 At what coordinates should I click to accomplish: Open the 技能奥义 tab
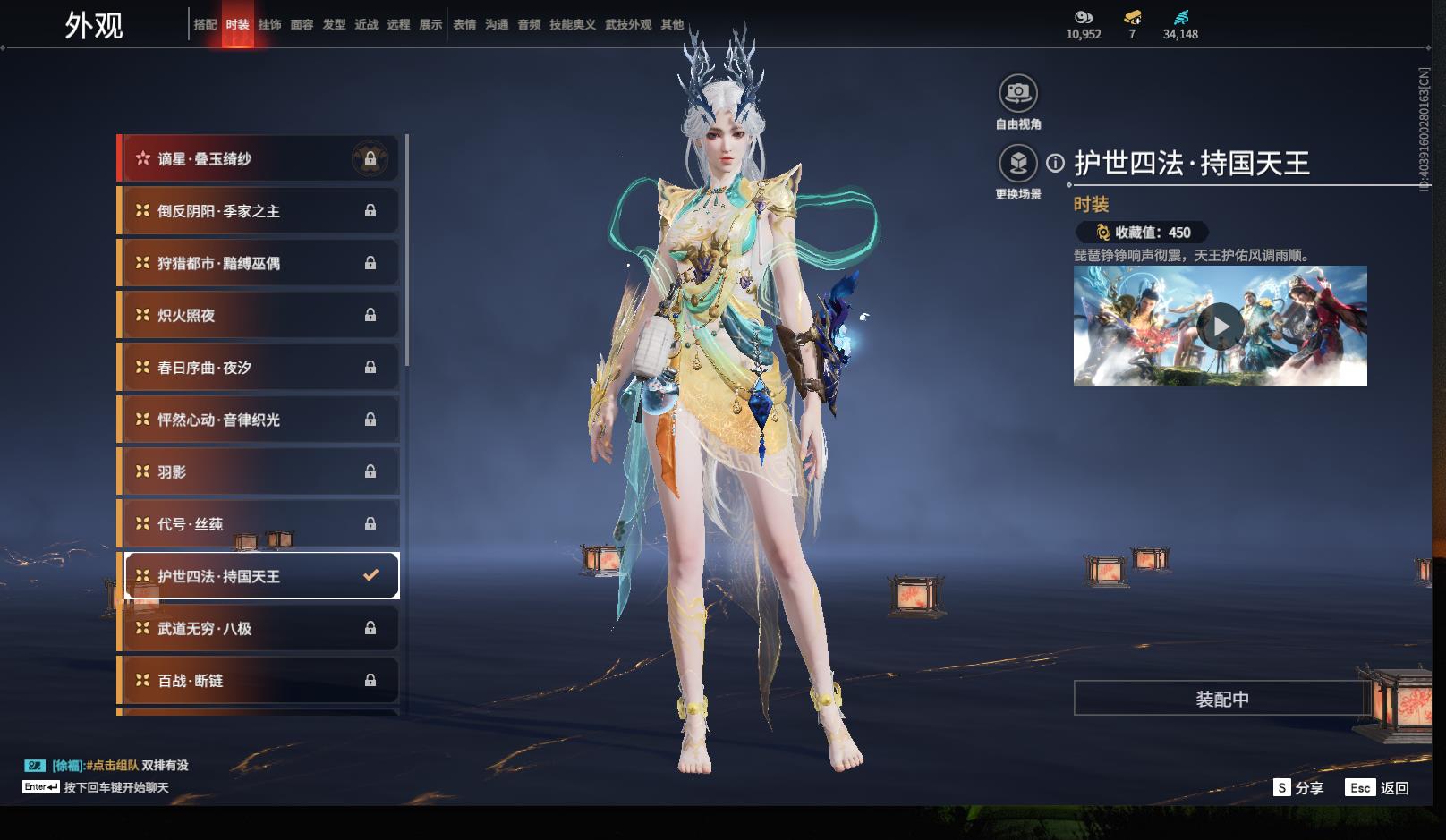click(x=572, y=25)
